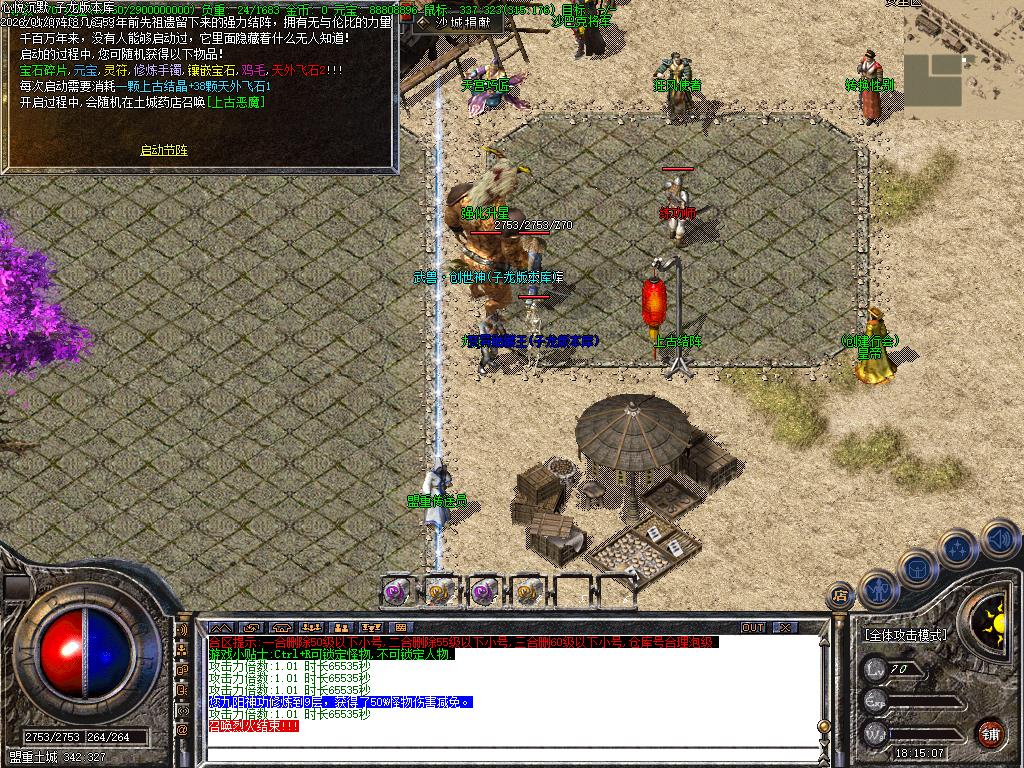Viewport: 1024px width, 768px height.
Task: Click the @ icon beside the chat
Action: [182, 730]
